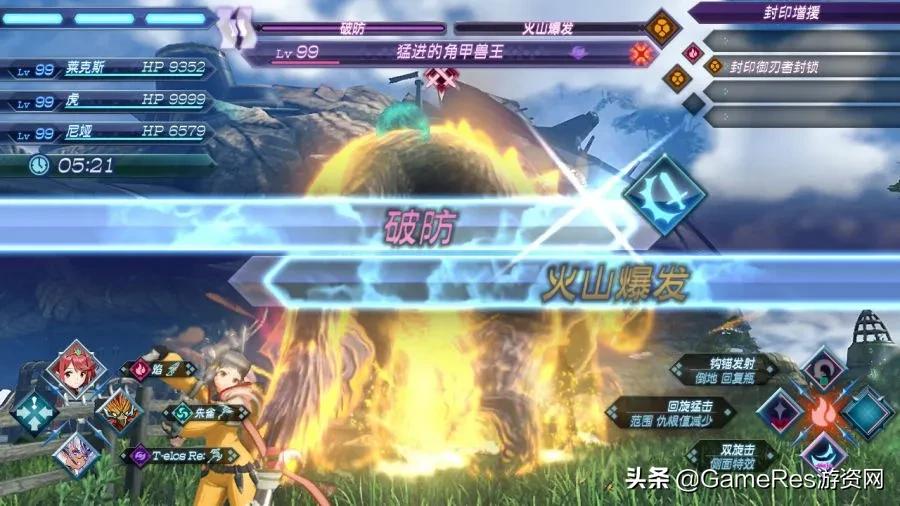Activate the bottom blue crescent art icon
900x506 pixels.
822,453
